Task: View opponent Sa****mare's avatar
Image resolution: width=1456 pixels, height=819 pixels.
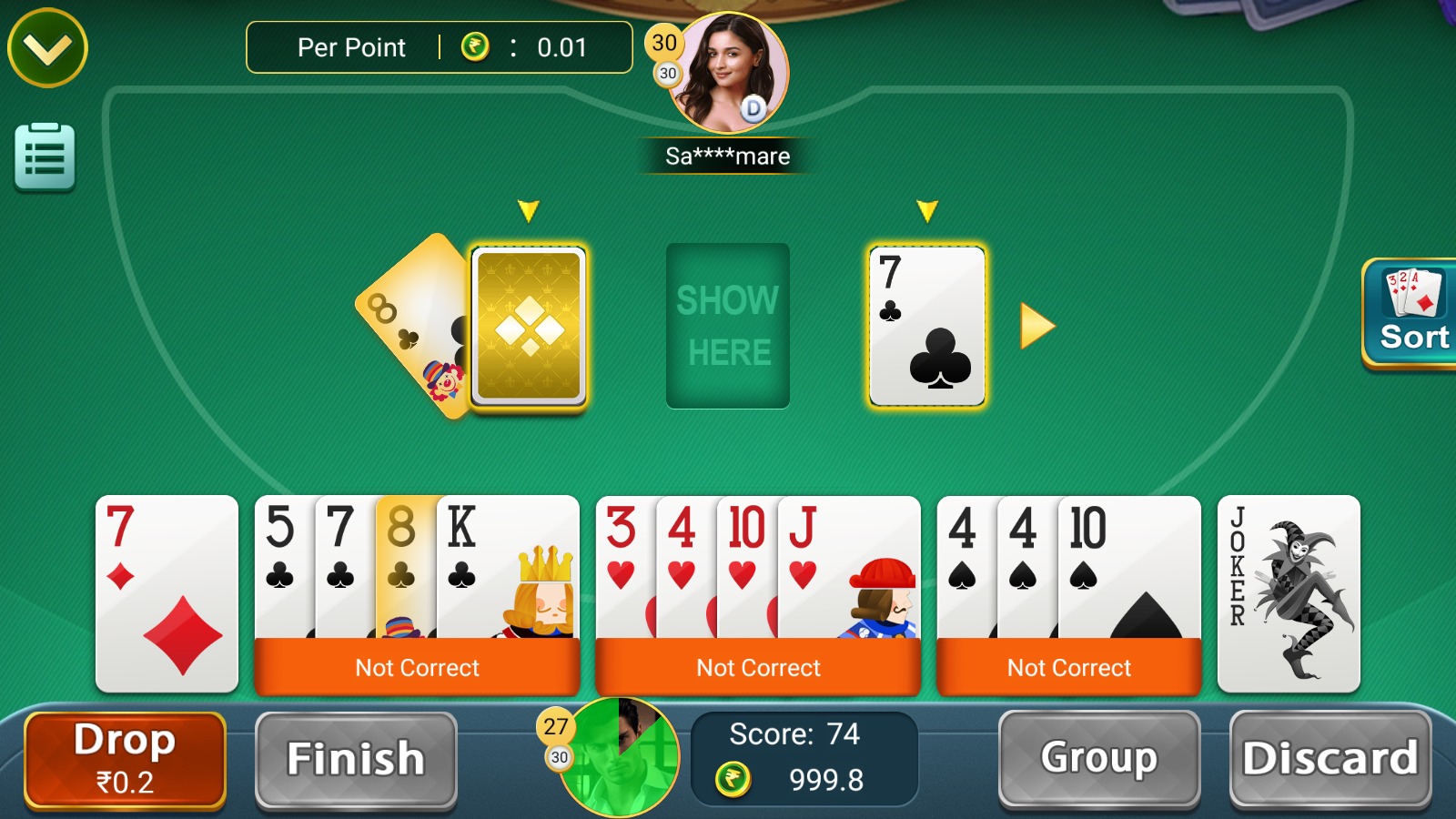Action: (727, 73)
